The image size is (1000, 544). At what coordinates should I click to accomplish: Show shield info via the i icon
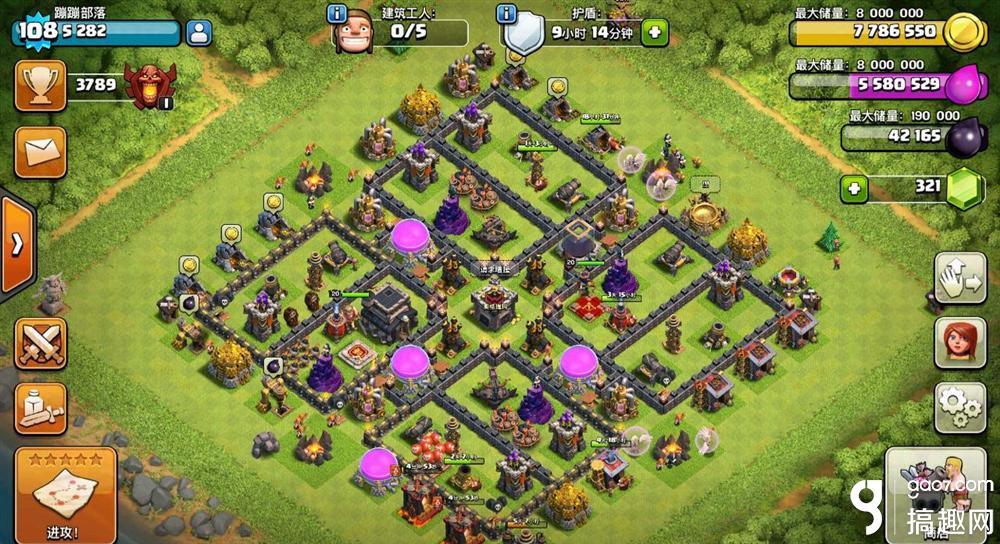507,15
